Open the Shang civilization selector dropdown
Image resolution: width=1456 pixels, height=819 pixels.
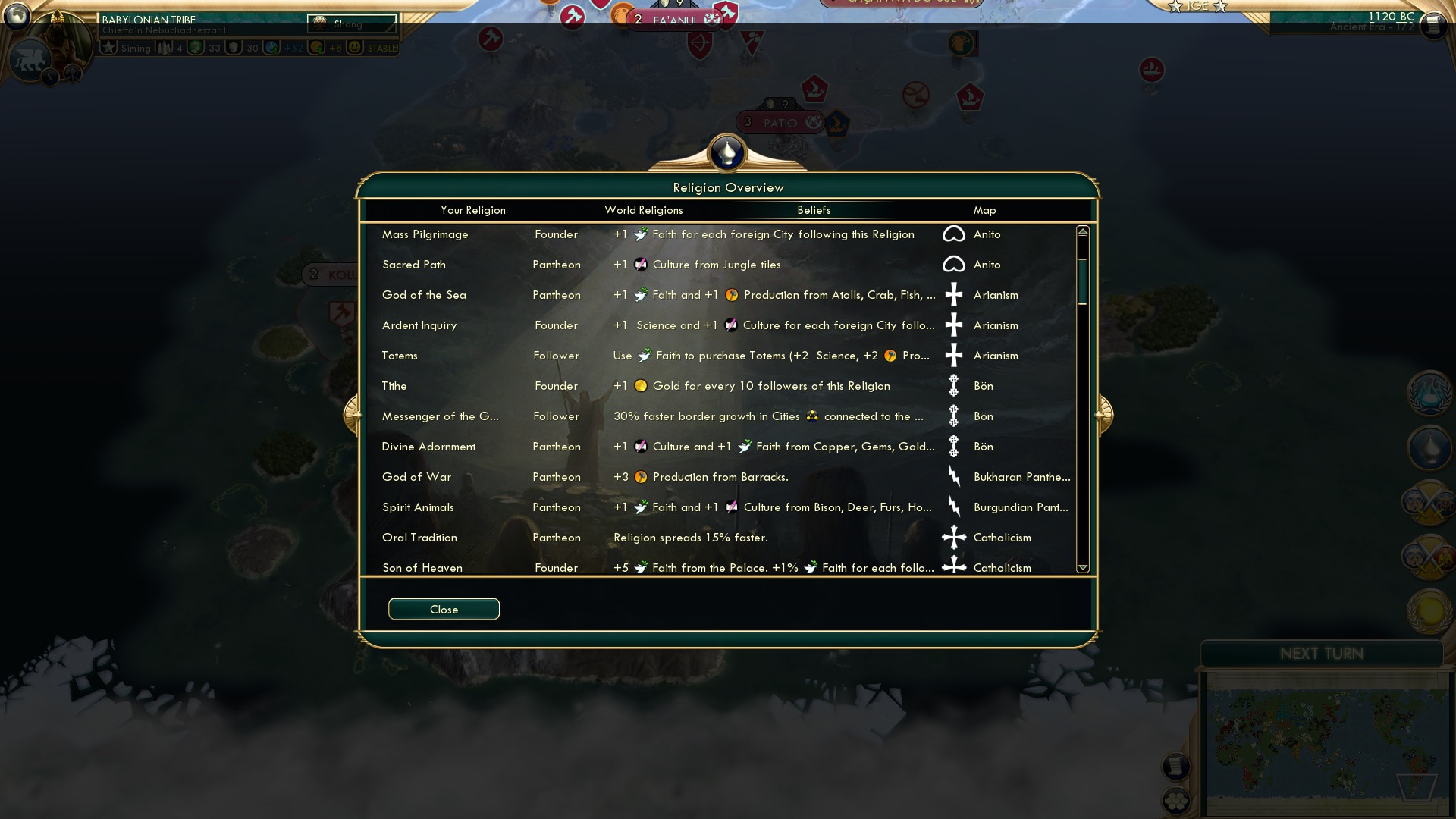353,24
